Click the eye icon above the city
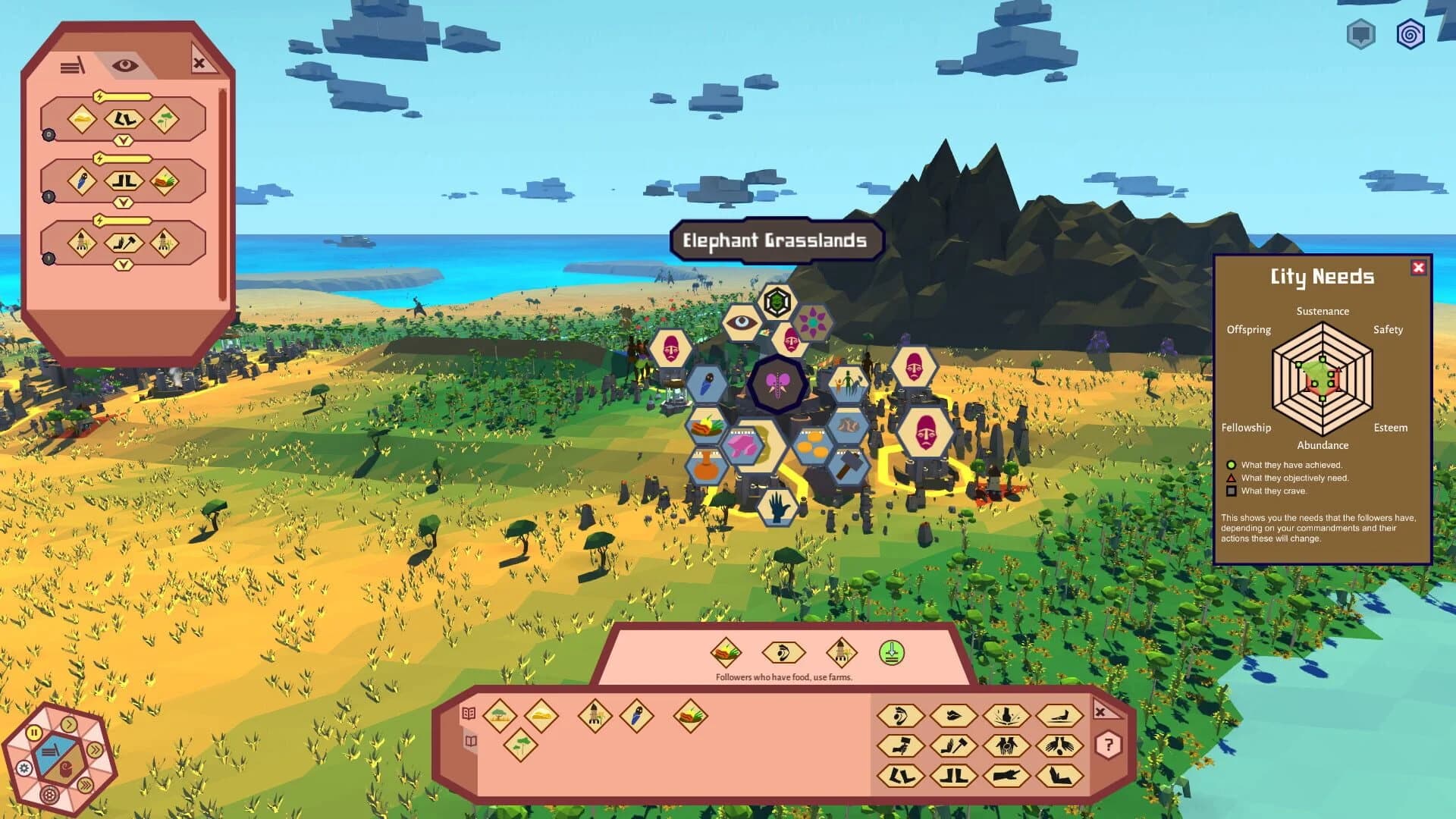 pos(744,322)
